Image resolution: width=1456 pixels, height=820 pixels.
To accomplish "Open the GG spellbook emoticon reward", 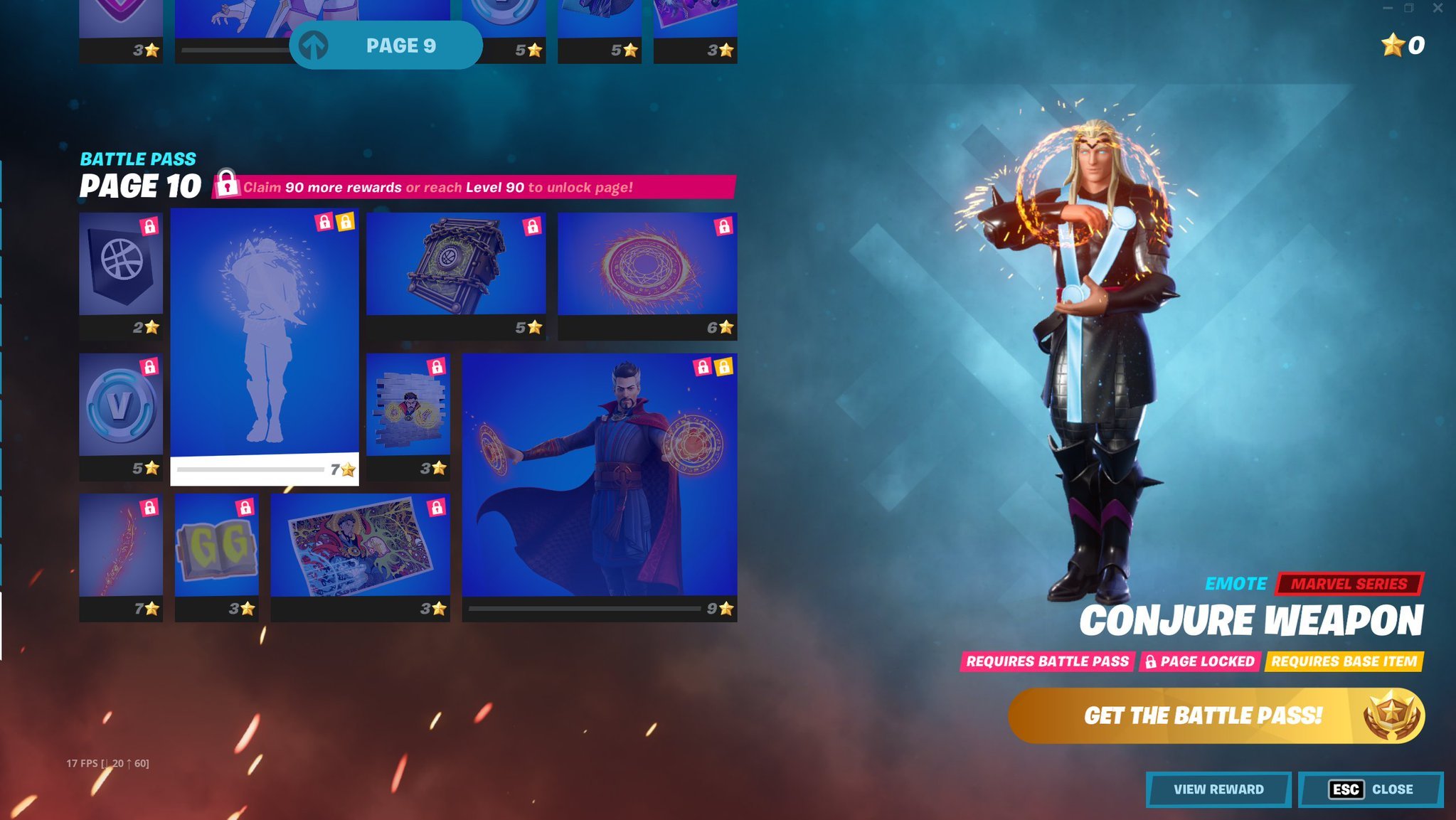I will click(216, 551).
